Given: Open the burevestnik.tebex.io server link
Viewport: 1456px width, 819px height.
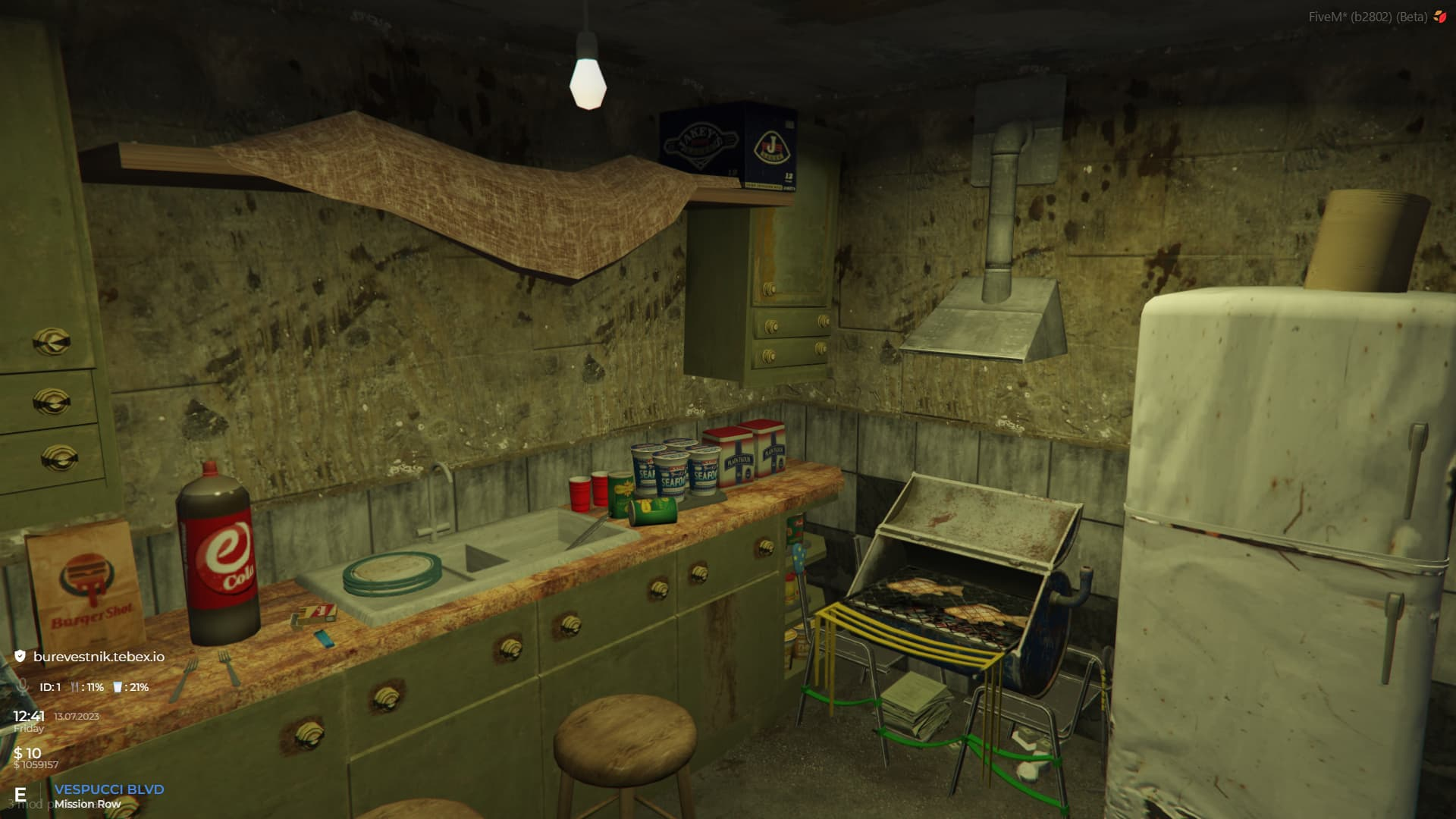Looking at the screenshot, I should [99, 657].
